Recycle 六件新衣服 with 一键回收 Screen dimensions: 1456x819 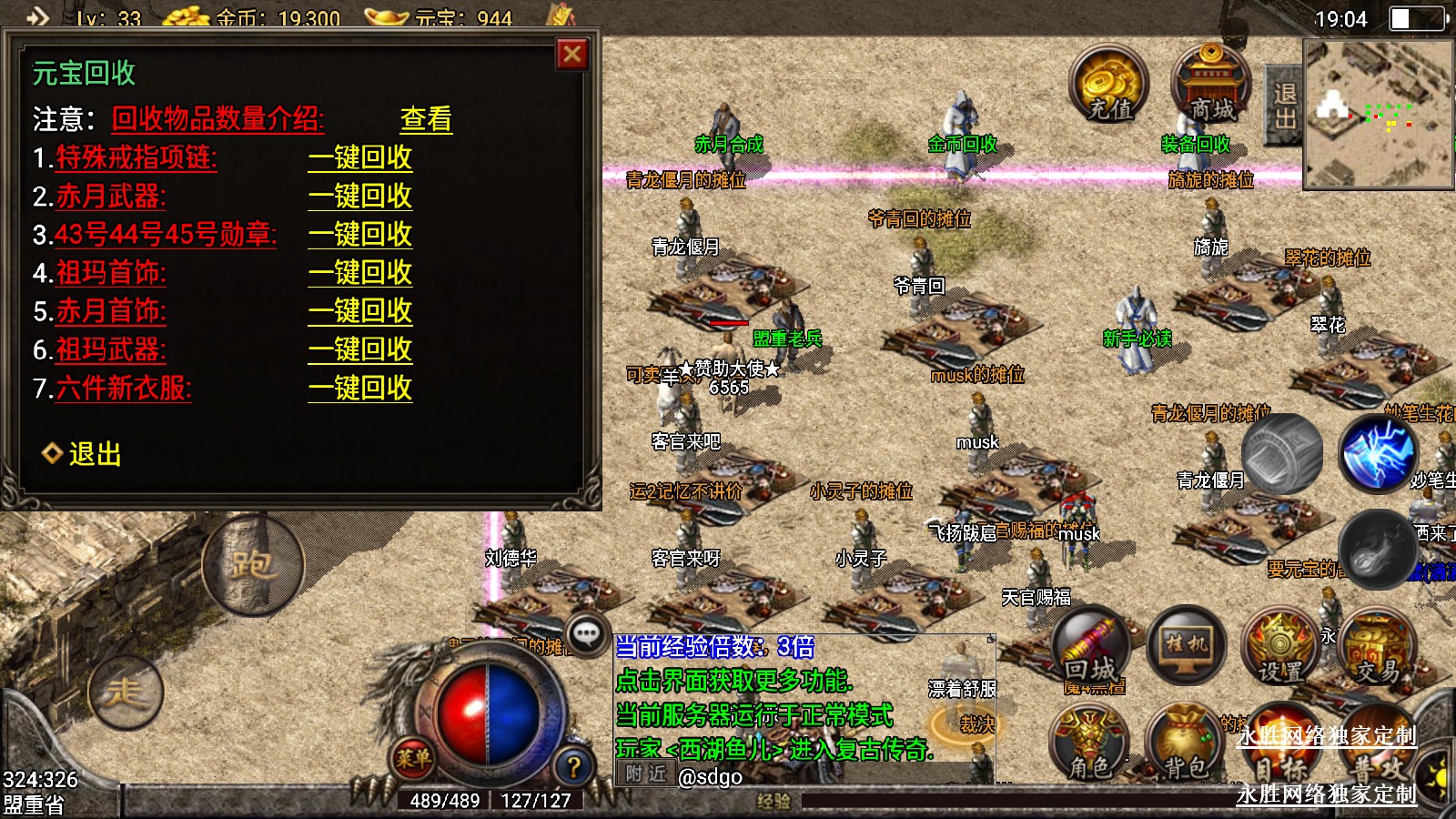pos(360,389)
